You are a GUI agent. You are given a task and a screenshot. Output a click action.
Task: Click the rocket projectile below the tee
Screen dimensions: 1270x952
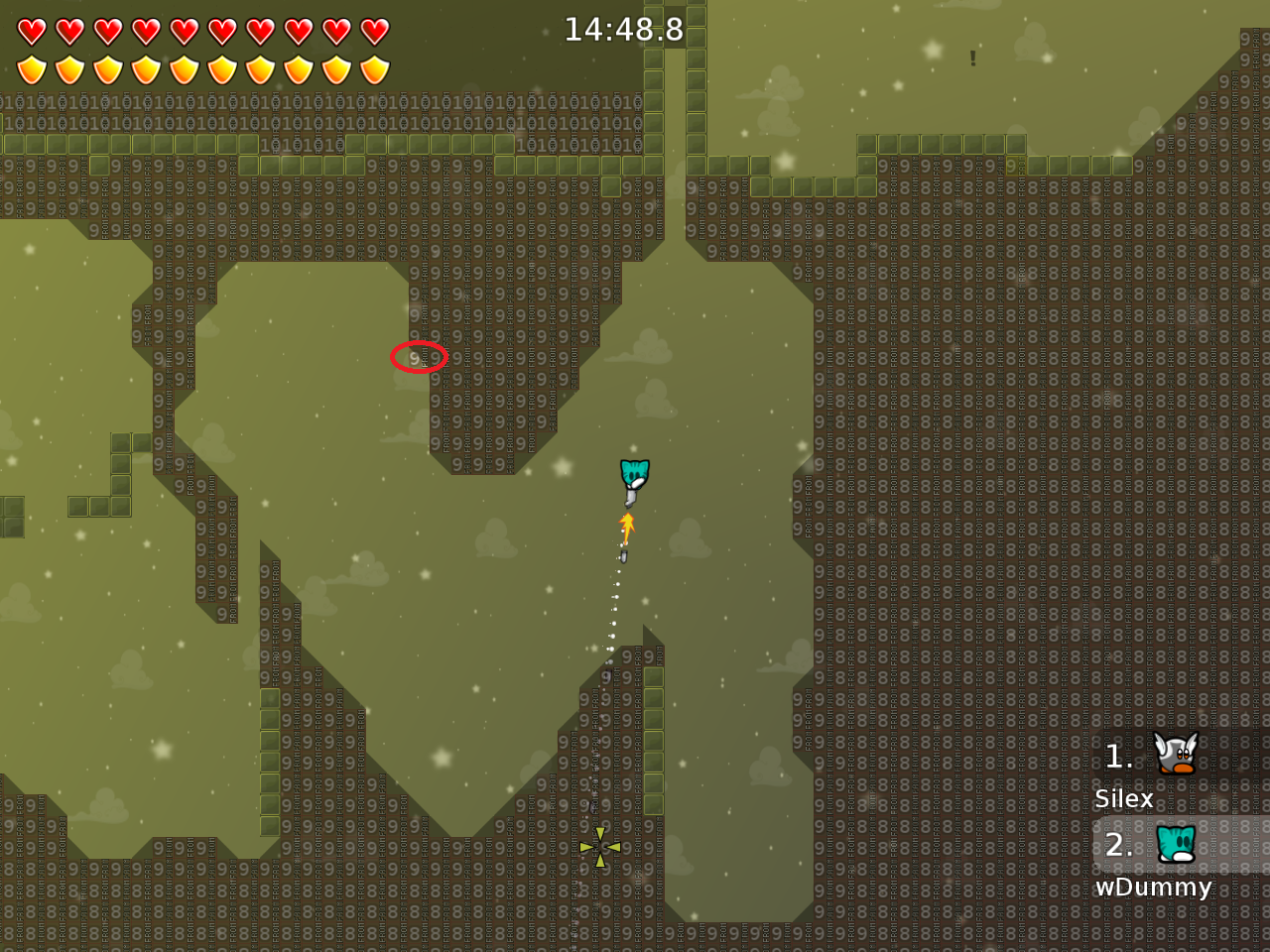[623, 557]
